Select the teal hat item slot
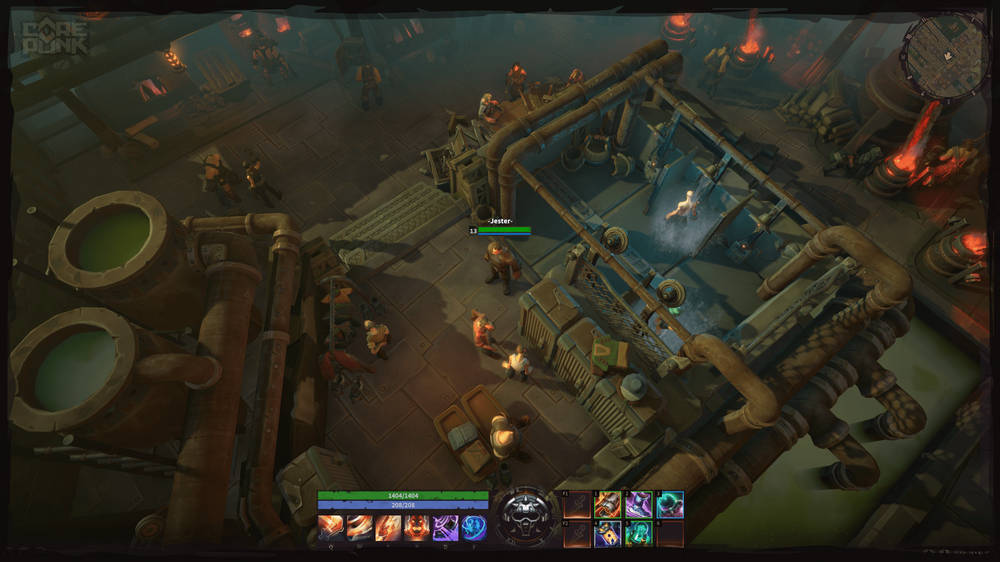The image size is (1000, 562). click(669, 504)
